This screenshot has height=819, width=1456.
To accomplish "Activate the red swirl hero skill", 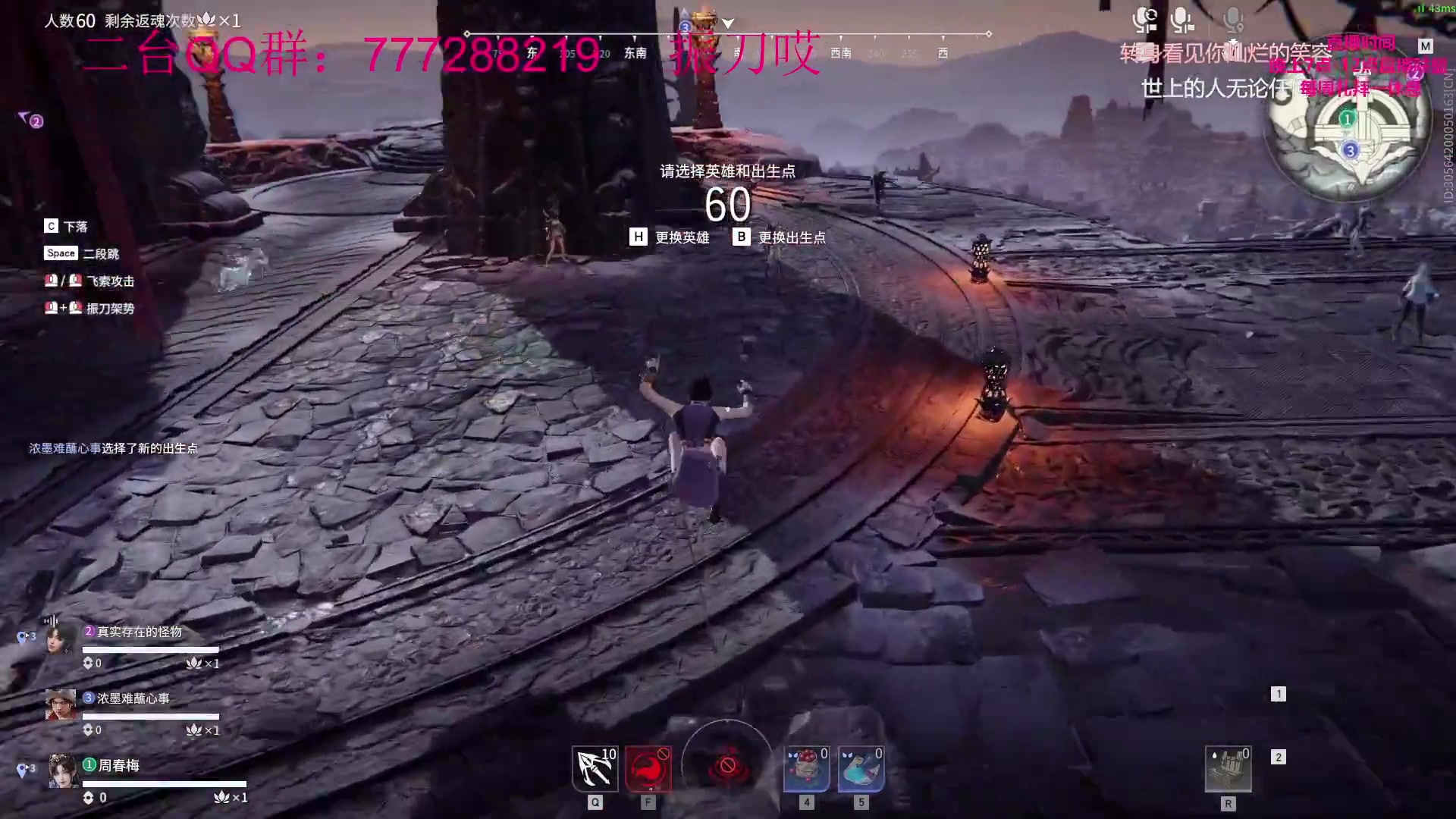I will [648, 768].
